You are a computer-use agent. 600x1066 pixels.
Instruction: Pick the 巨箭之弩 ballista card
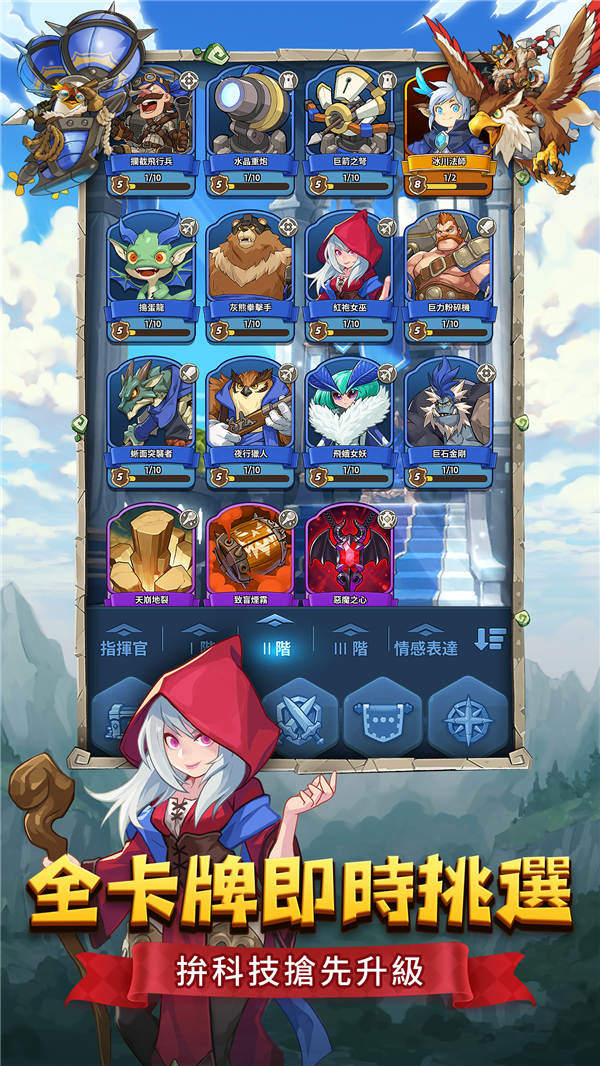pos(349,120)
